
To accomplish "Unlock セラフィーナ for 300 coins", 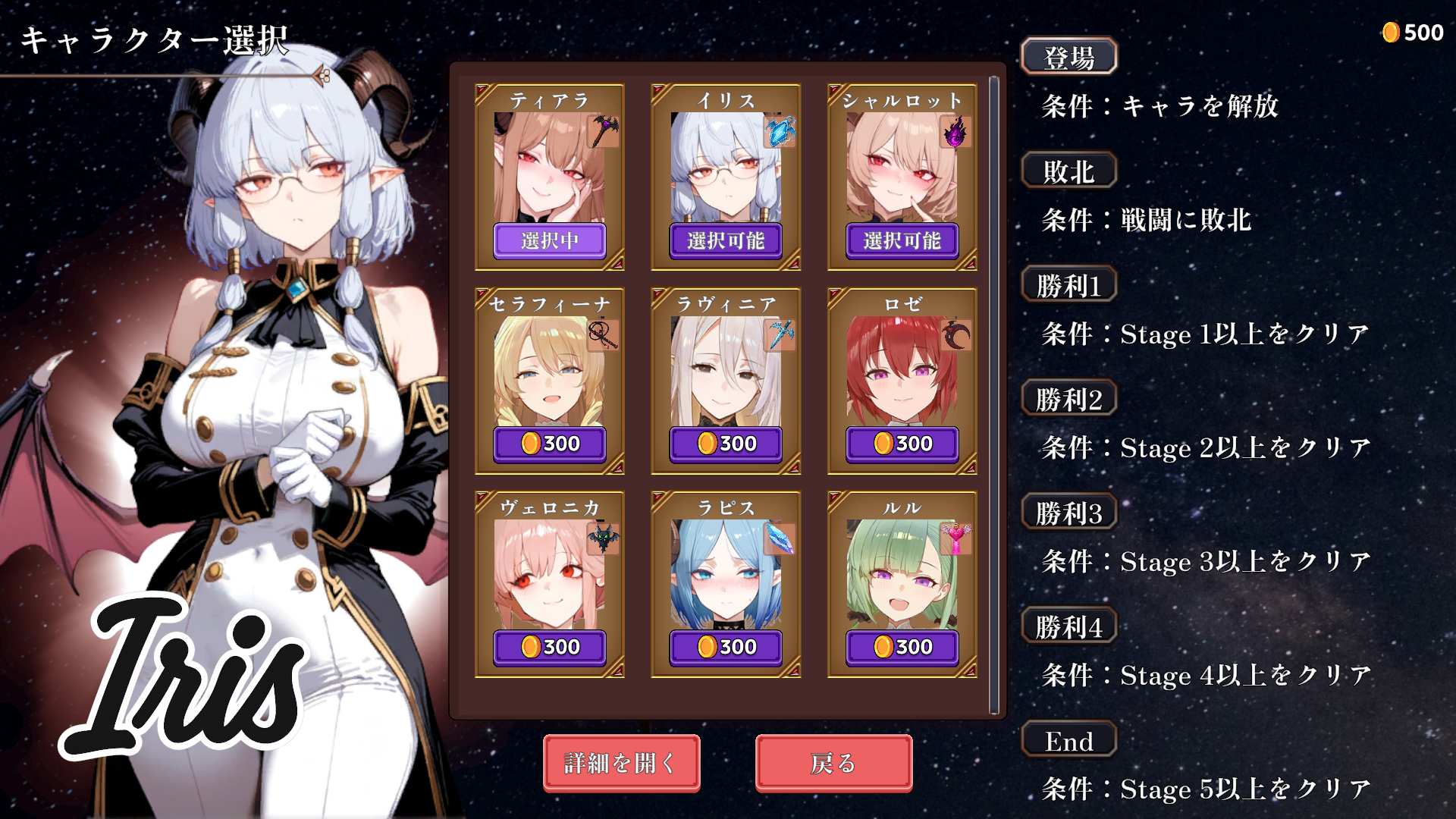I will click(x=549, y=444).
